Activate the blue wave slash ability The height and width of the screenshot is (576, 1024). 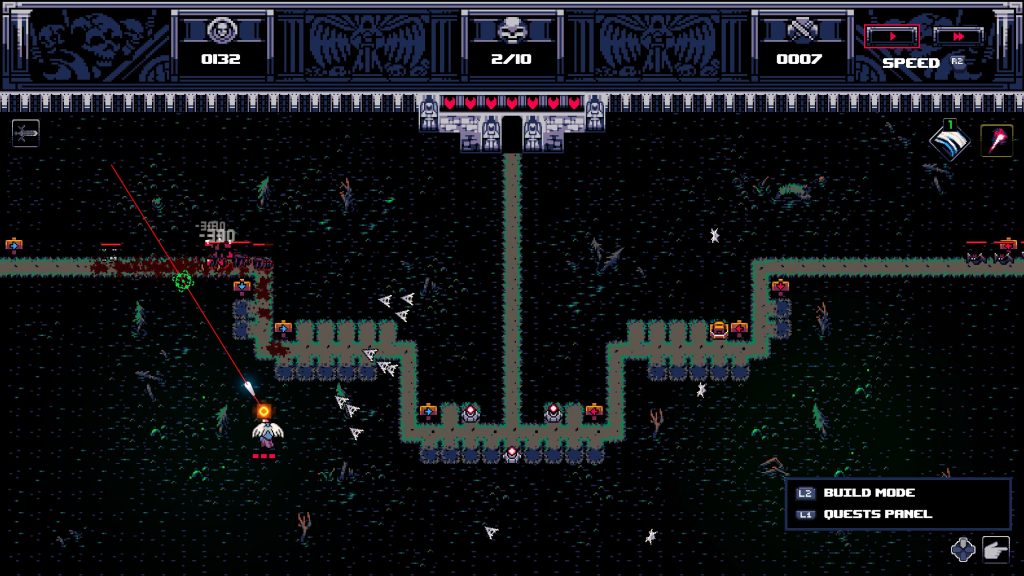pos(948,142)
